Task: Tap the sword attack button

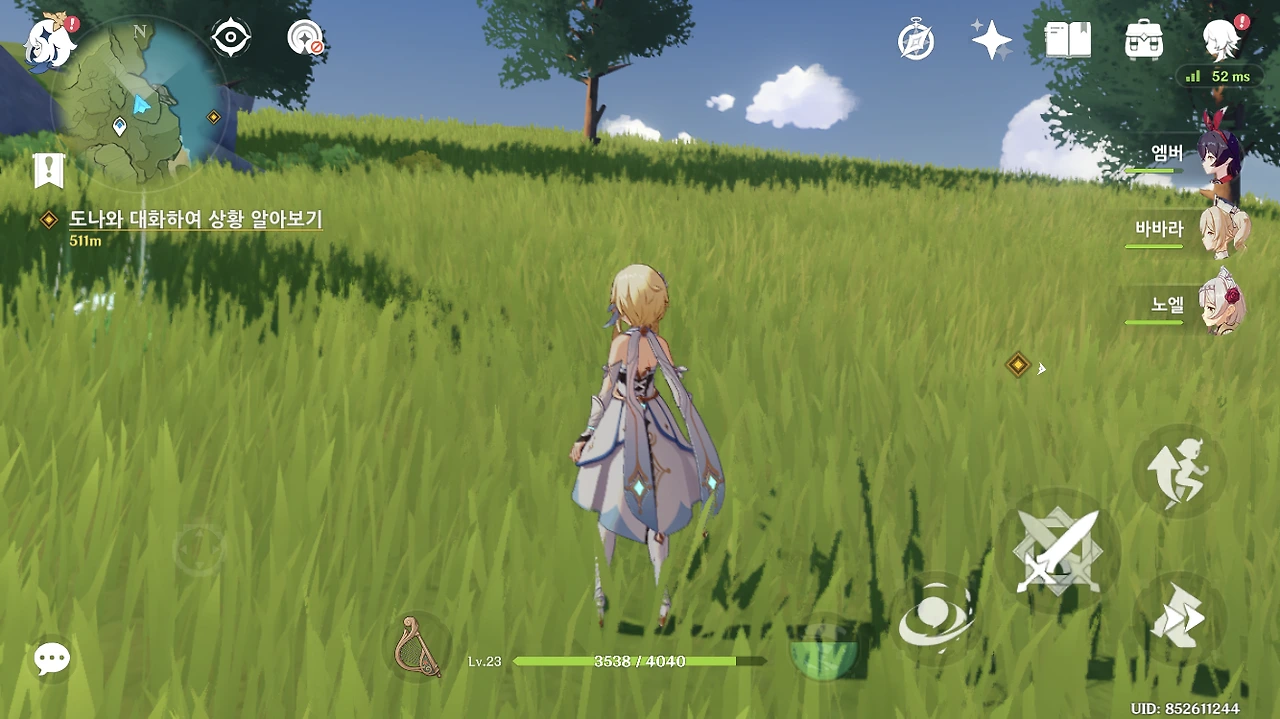Action: [1056, 551]
